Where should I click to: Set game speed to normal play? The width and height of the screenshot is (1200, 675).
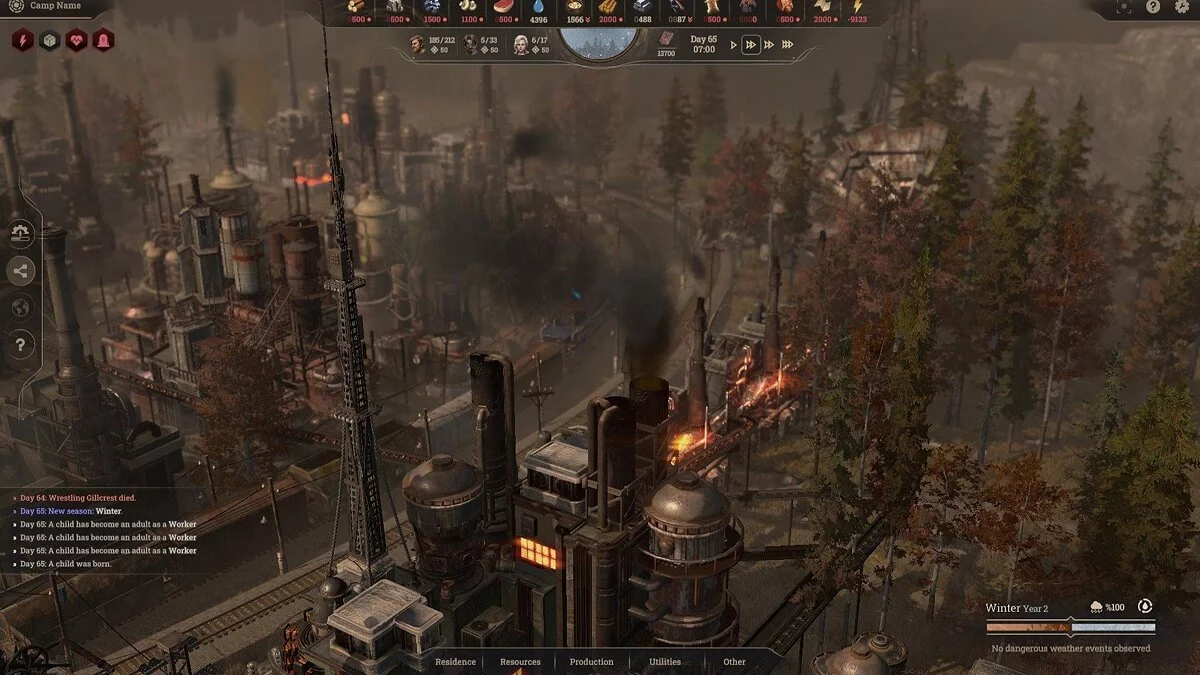(x=734, y=45)
